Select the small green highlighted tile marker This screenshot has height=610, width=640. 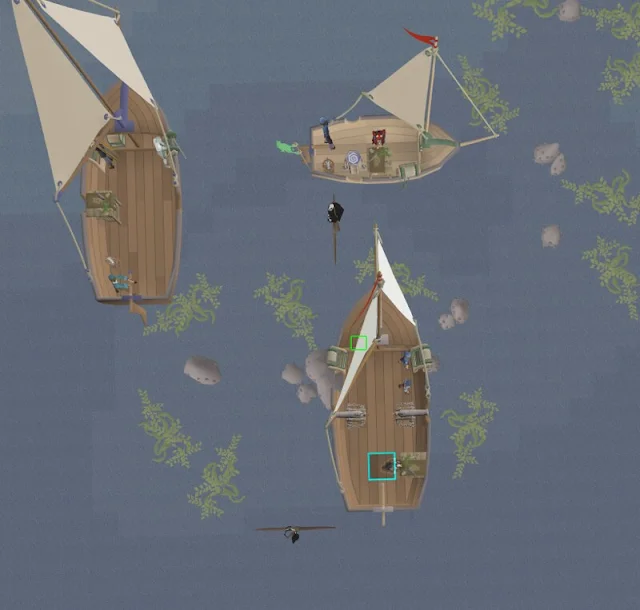[x=359, y=343]
